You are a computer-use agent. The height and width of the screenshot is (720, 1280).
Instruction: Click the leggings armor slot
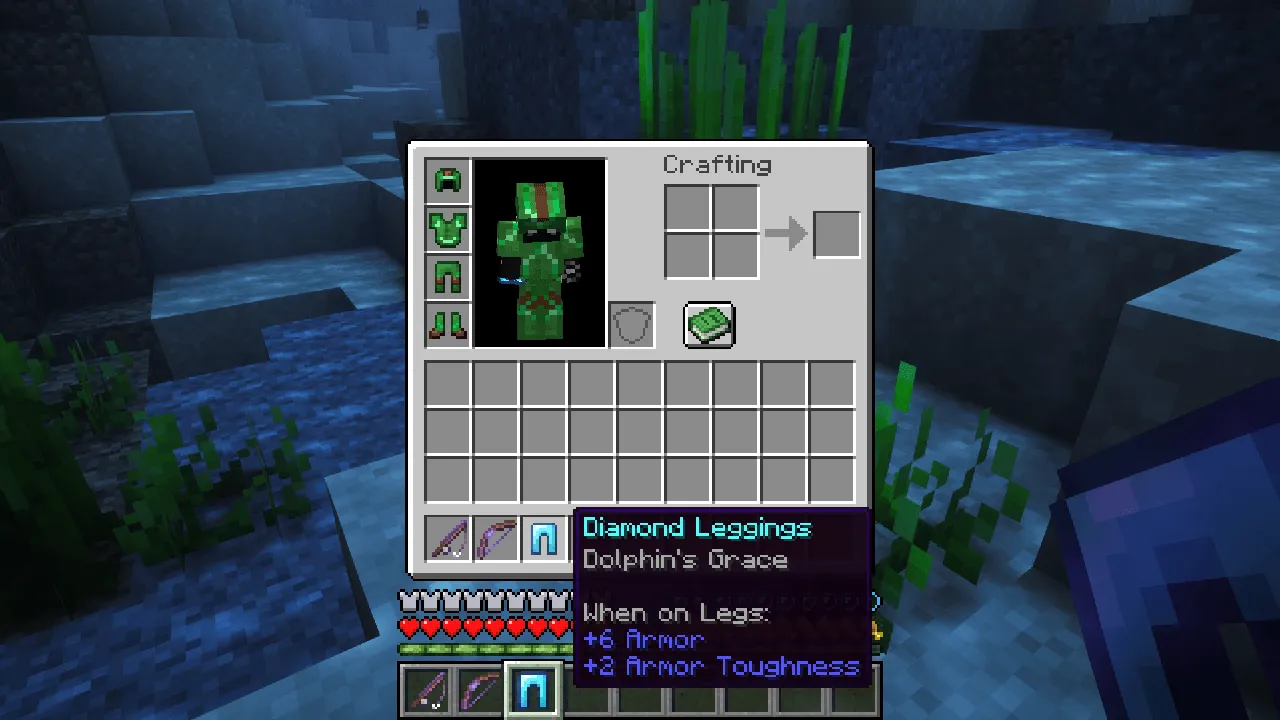(447, 276)
